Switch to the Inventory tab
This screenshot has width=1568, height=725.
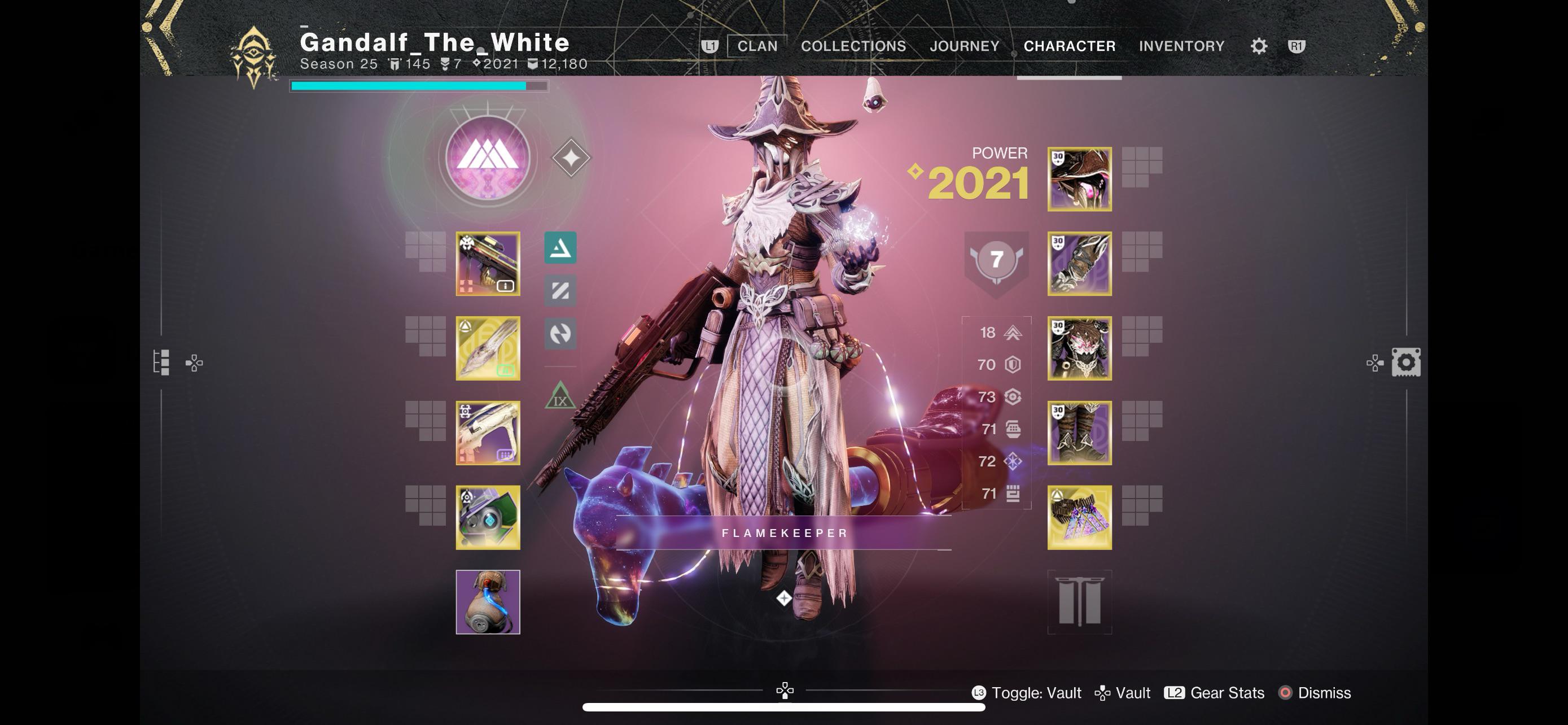[1181, 46]
